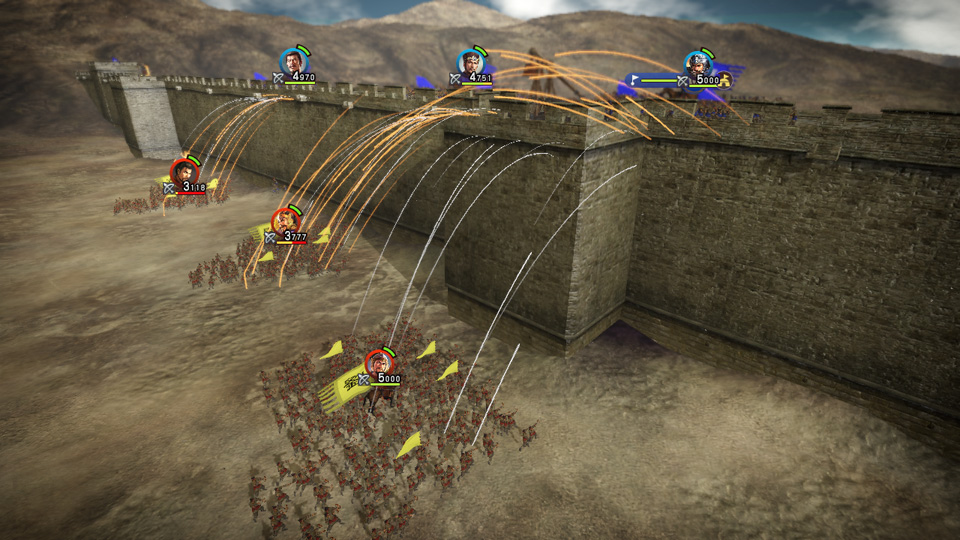Select the red officer portrait with 3118 troops
The height and width of the screenshot is (540, 960).
pos(184,172)
